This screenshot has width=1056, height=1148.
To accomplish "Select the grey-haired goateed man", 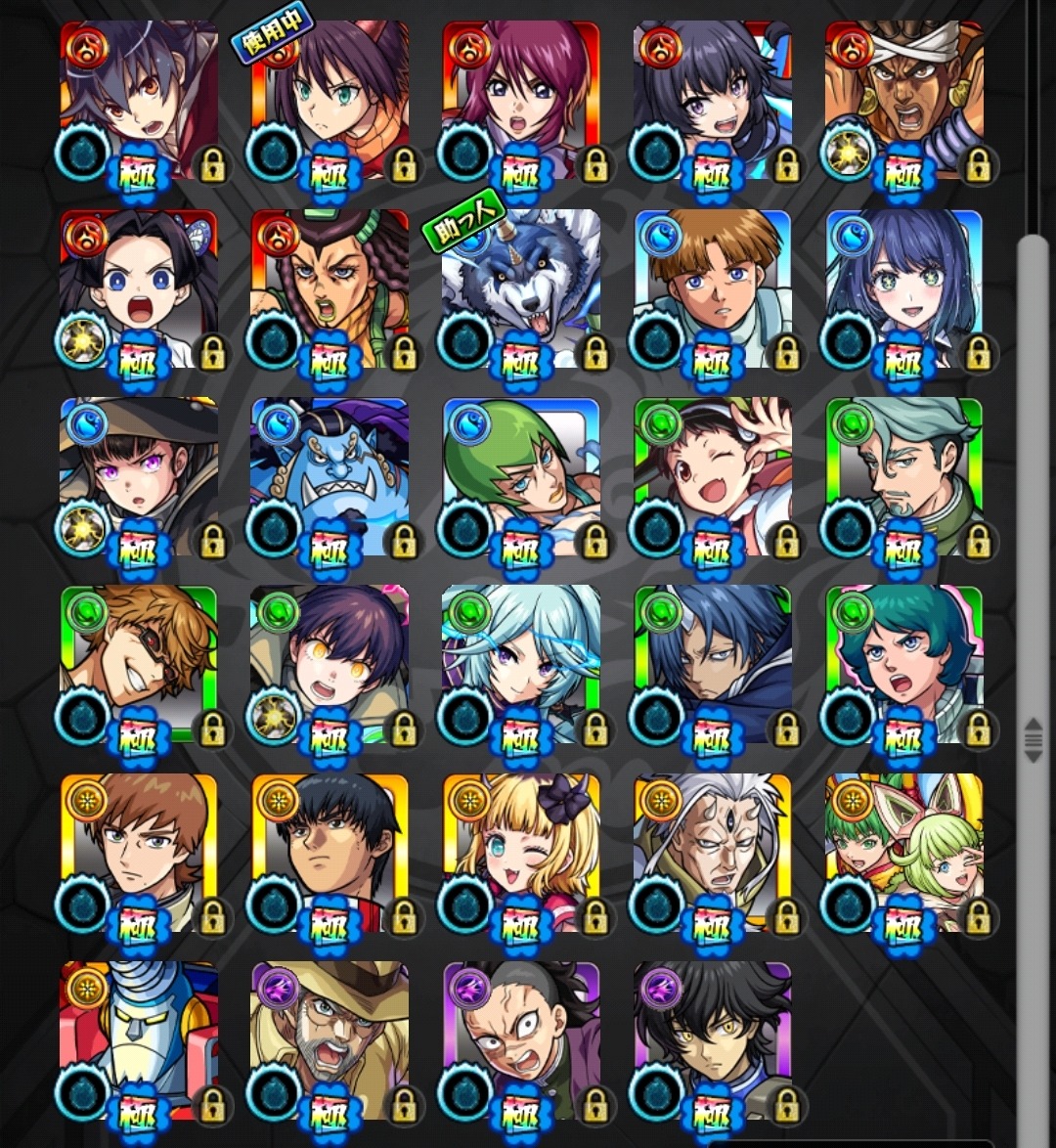I will [904, 474].
